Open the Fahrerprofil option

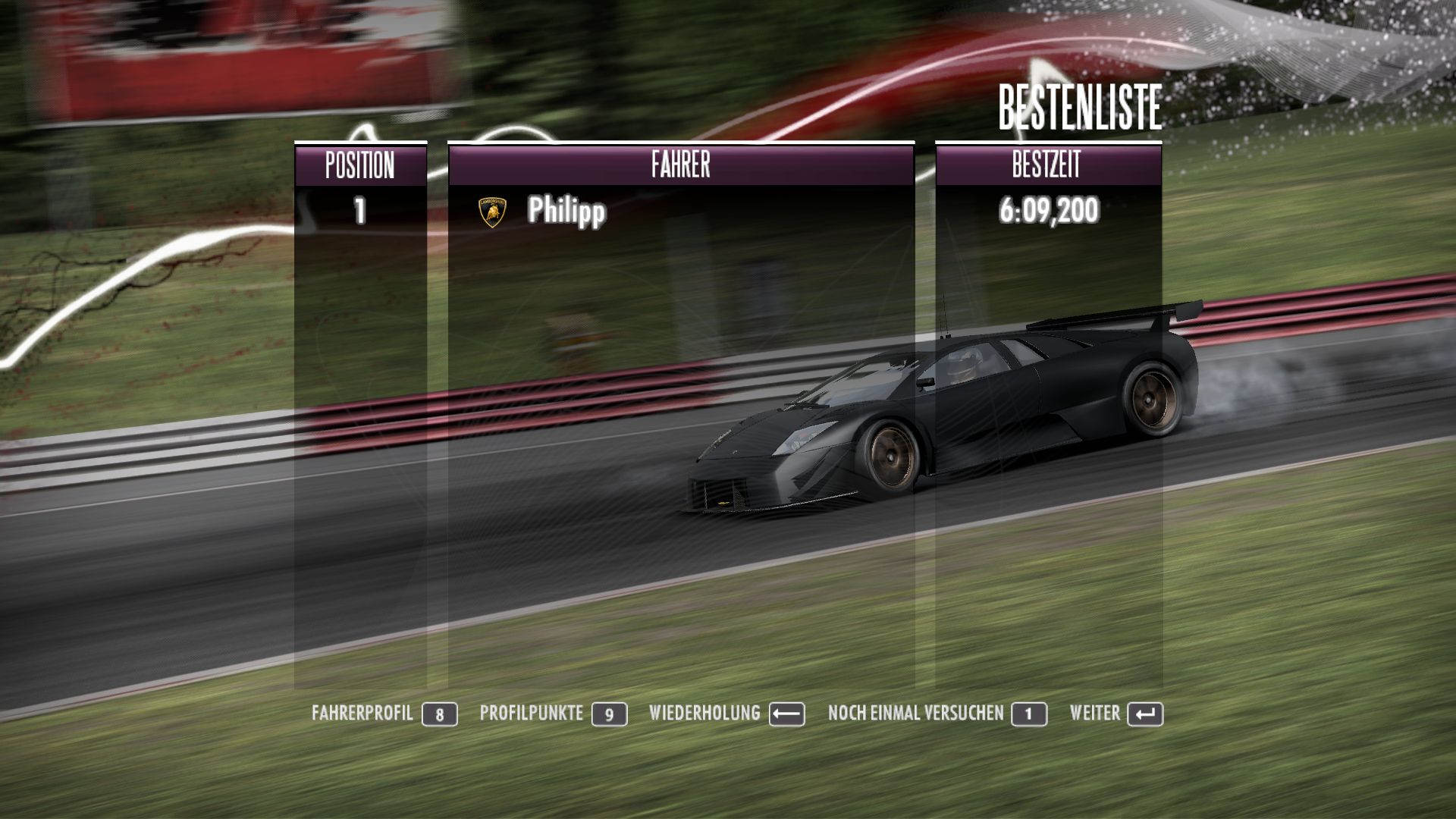pos(384,714)
